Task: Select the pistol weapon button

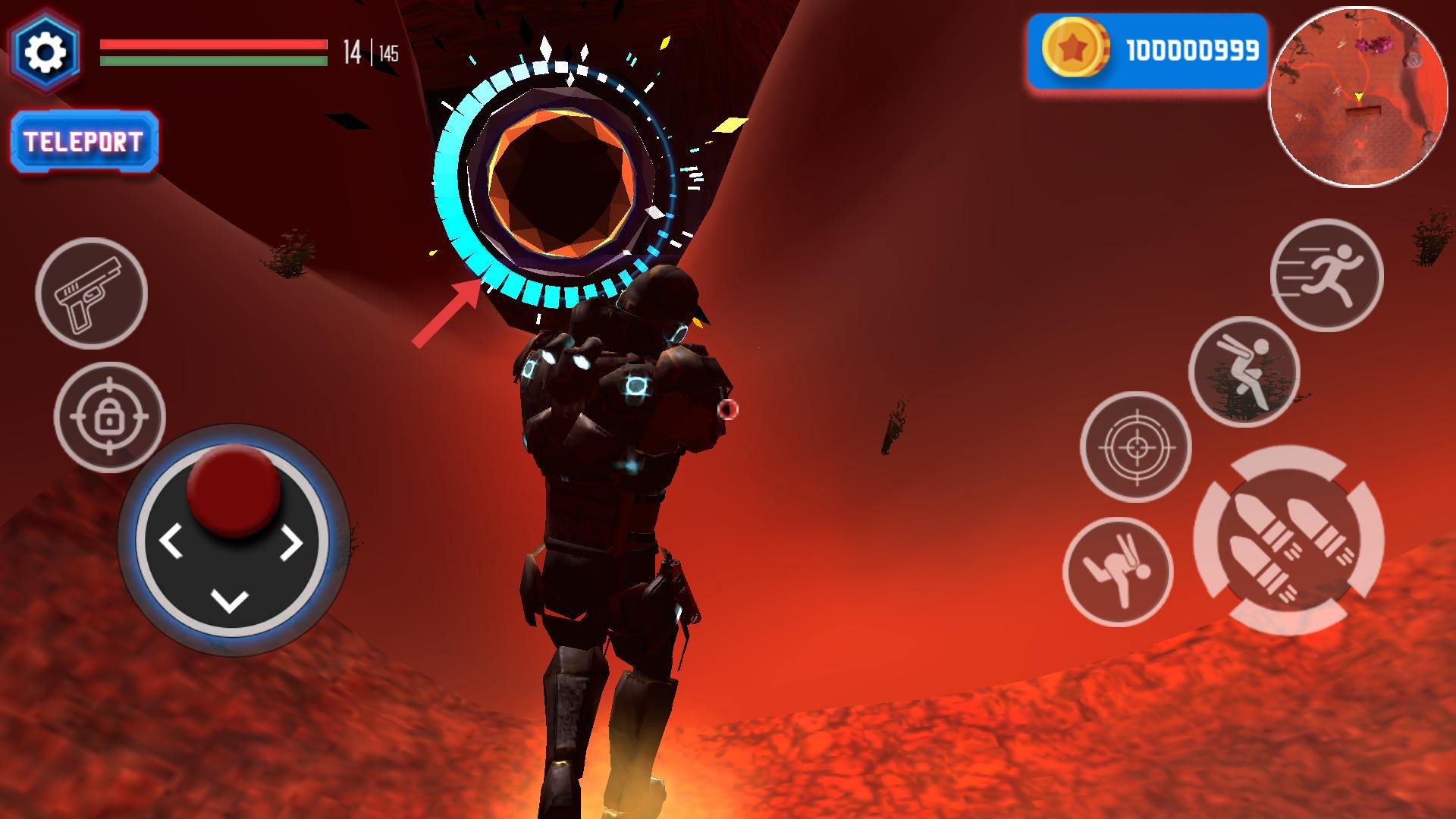Action: (x=91, y=293)
